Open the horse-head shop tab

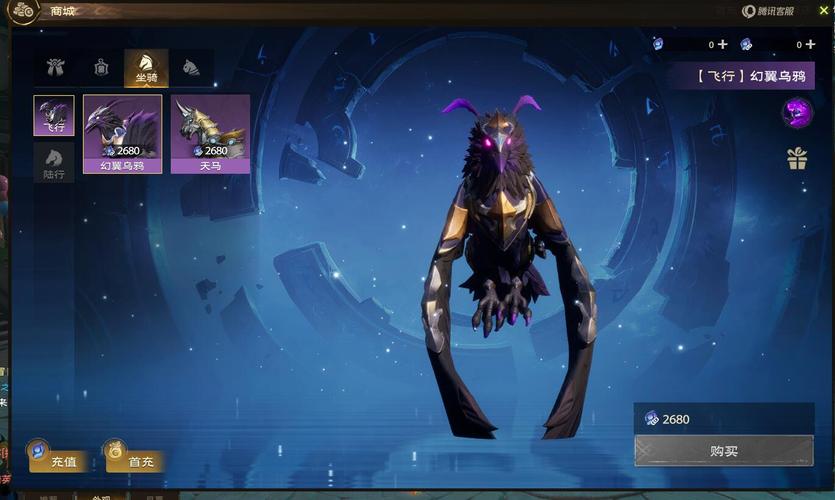click(x=190, y=68)
